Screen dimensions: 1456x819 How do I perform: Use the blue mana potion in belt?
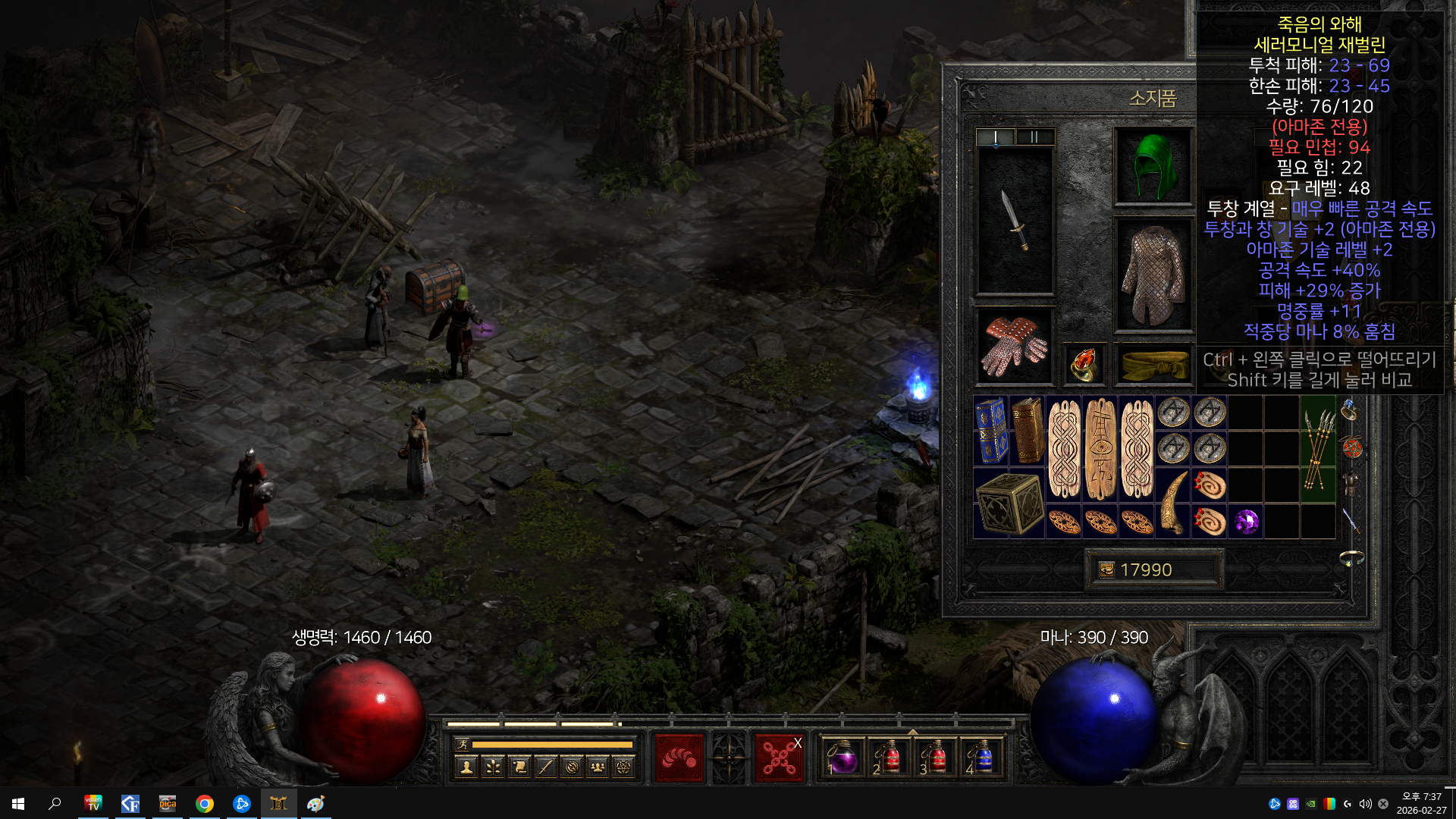983,758
